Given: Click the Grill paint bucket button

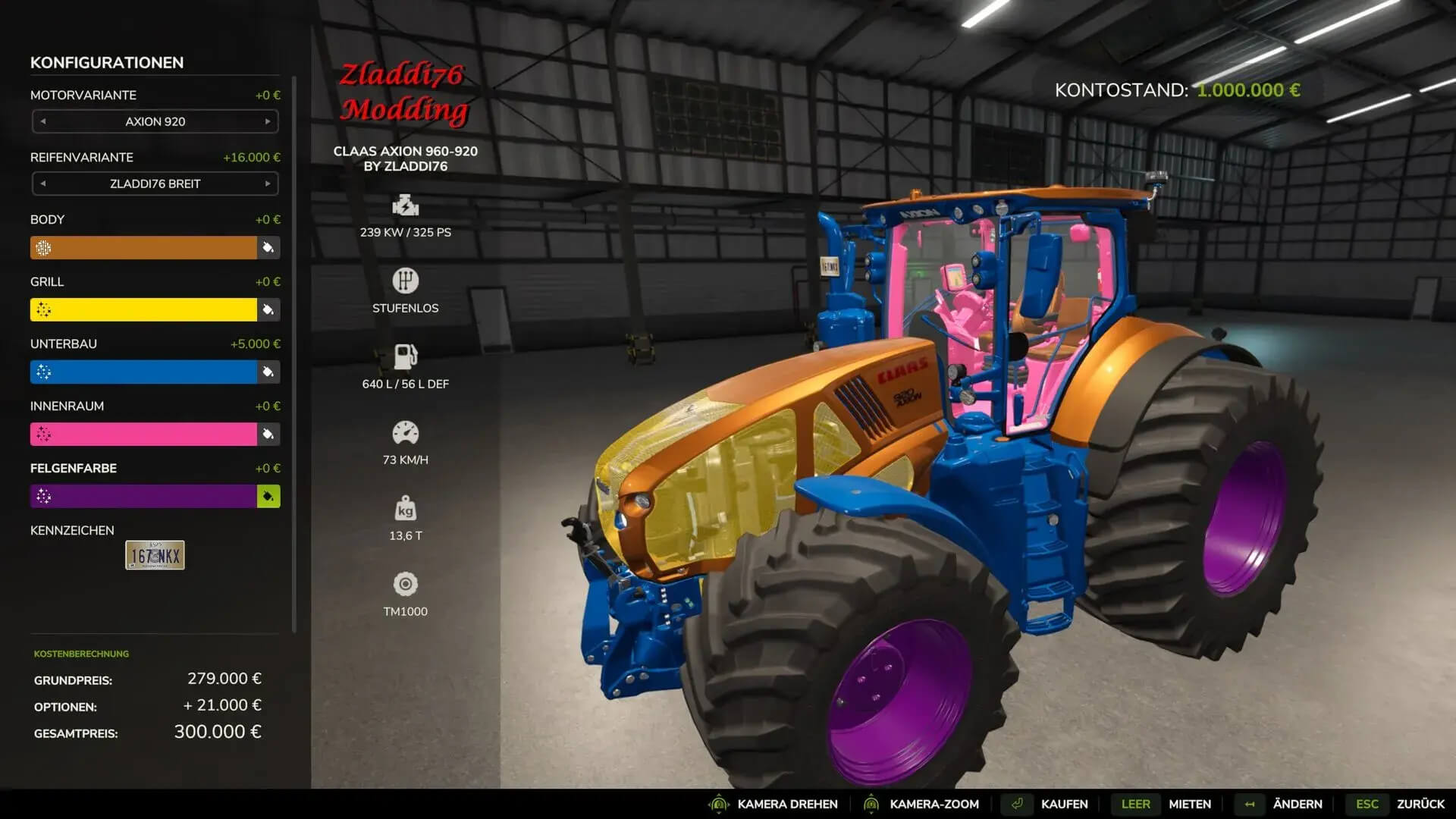Looking at the screenshot, I should pos(268,310).
